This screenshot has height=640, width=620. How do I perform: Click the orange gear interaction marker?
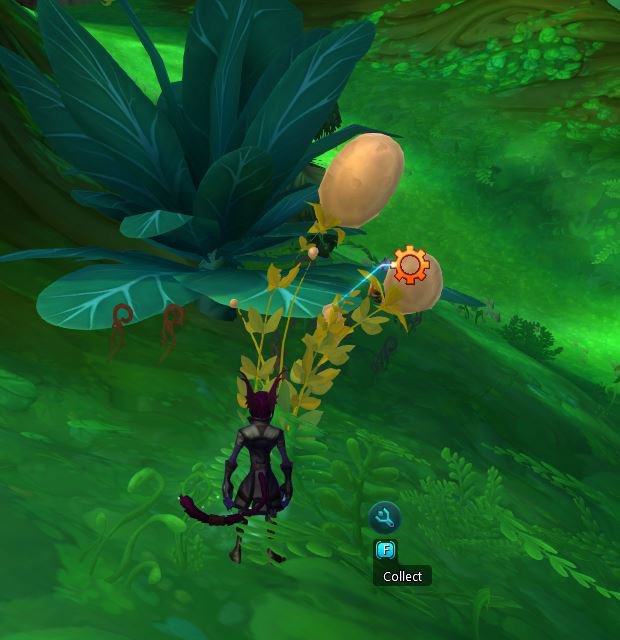coord(410,266)
